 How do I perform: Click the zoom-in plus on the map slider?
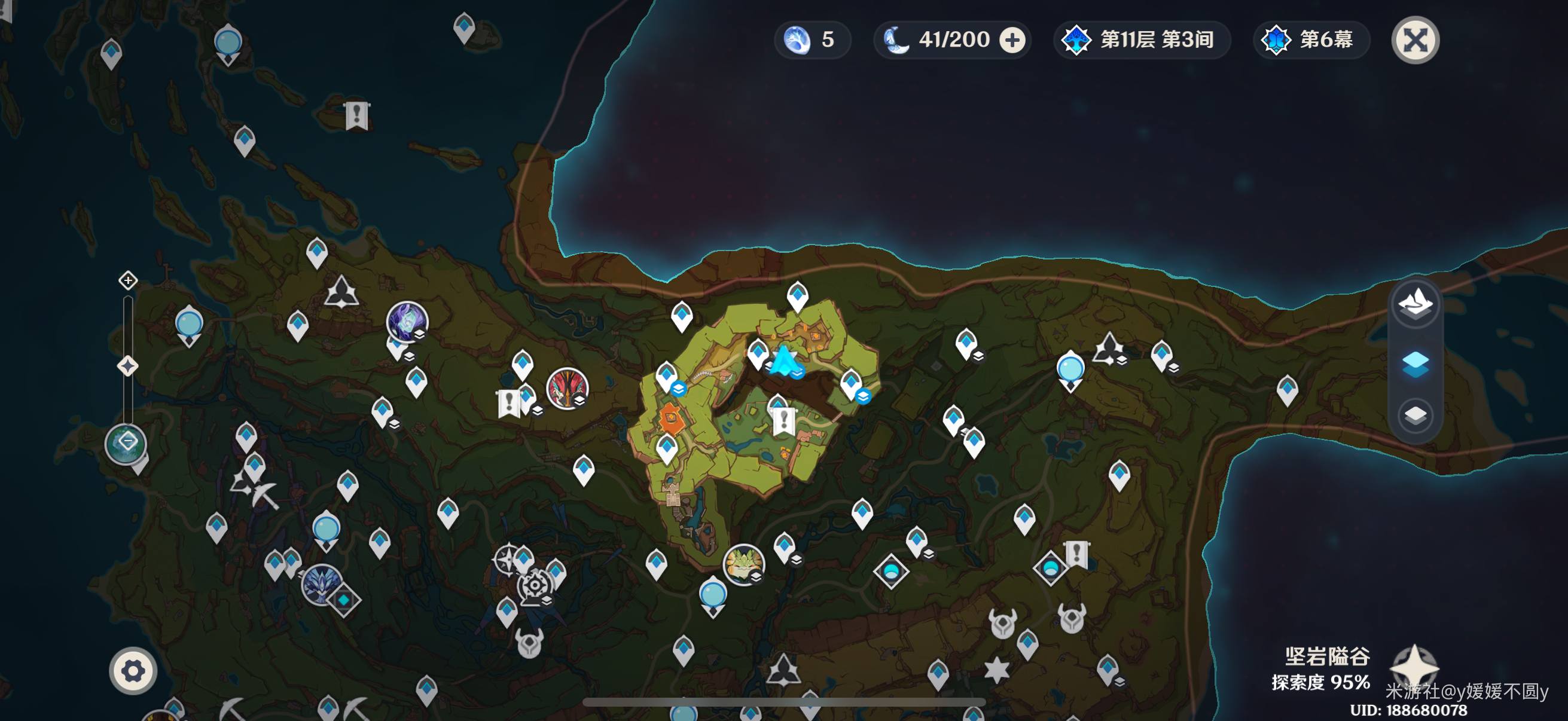(x=128, y=280)
